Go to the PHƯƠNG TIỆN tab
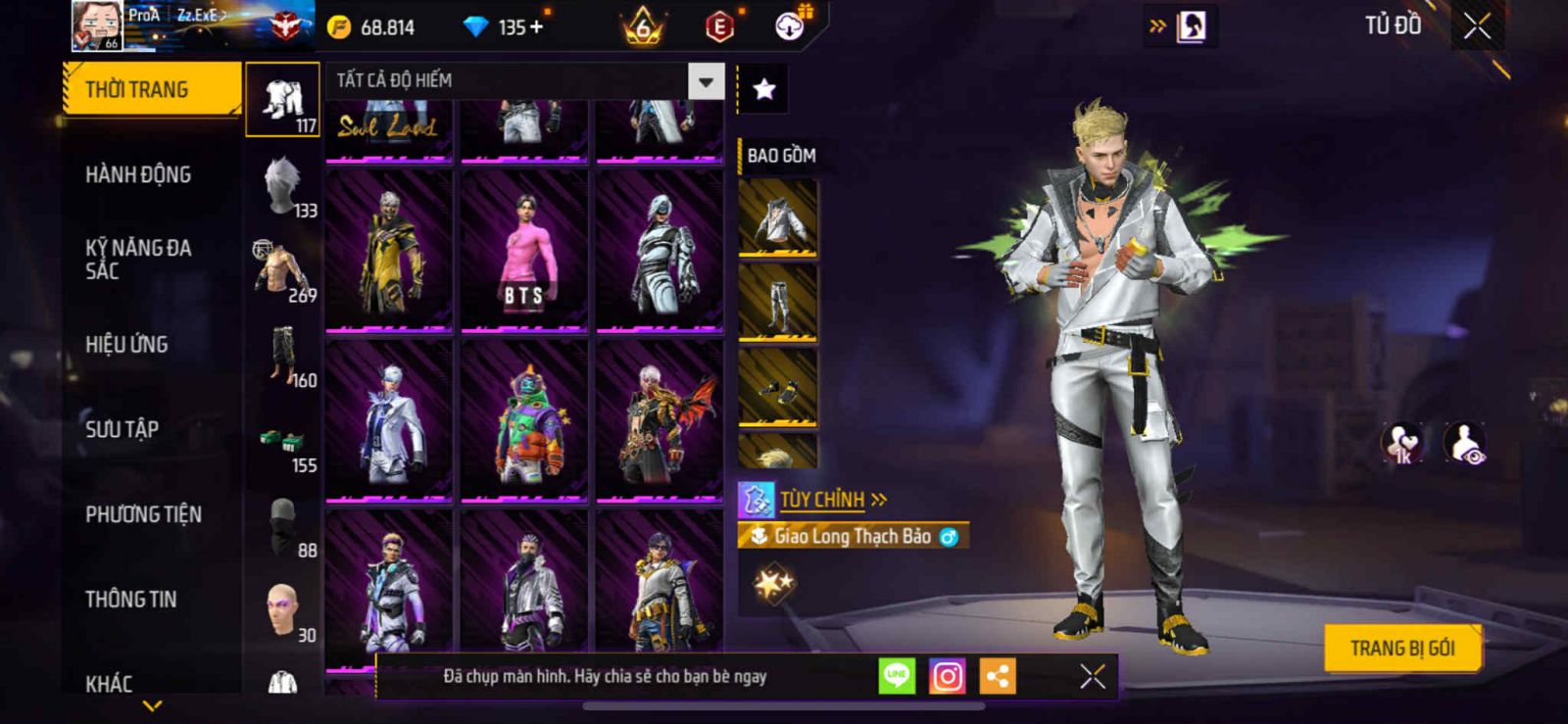The width and height of the screenshot is (1568, 724). coord(143,514)
